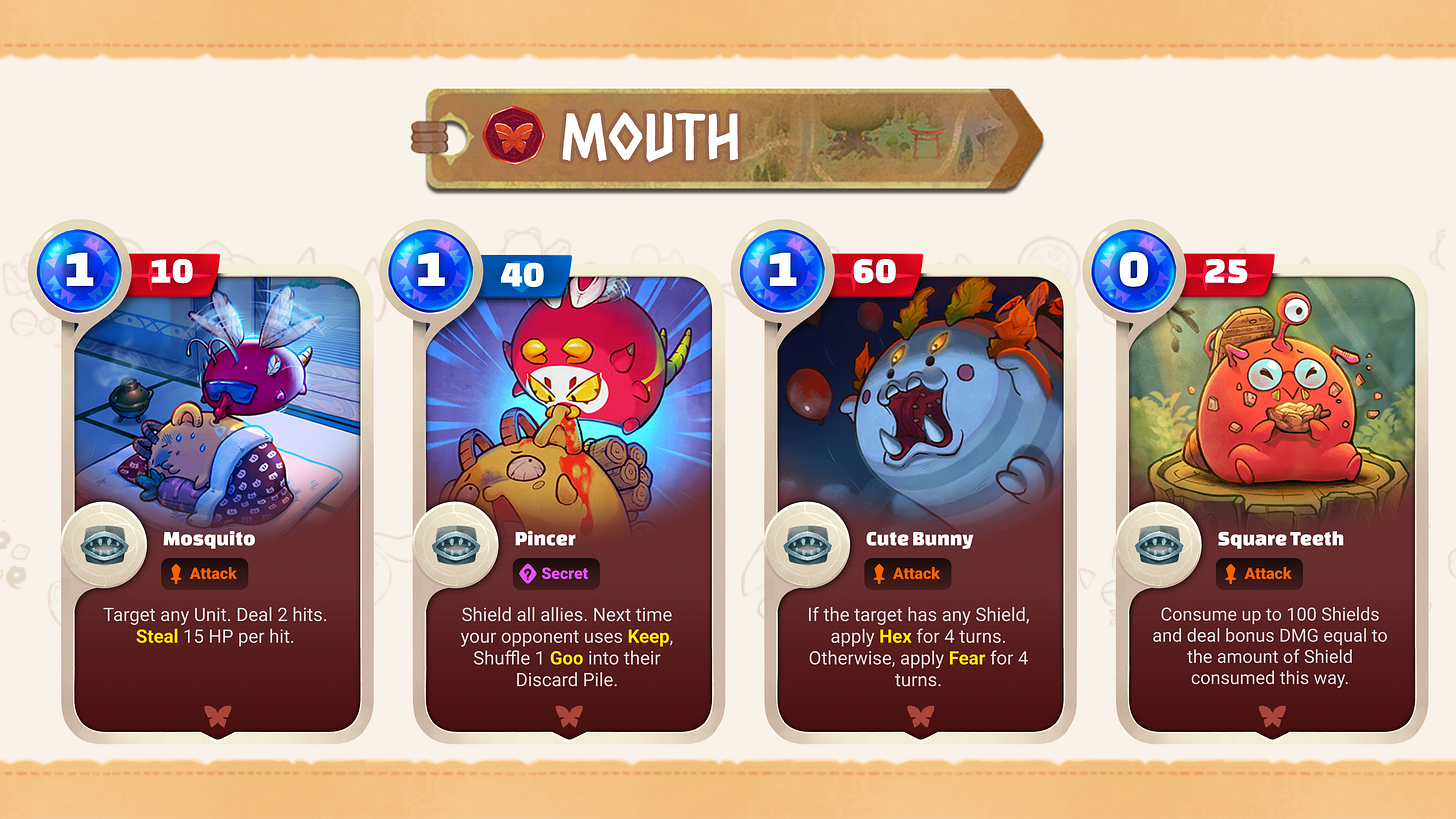
Task: Toggle the Attack tag on Square Teeth card
Action: coord(1259,573)
